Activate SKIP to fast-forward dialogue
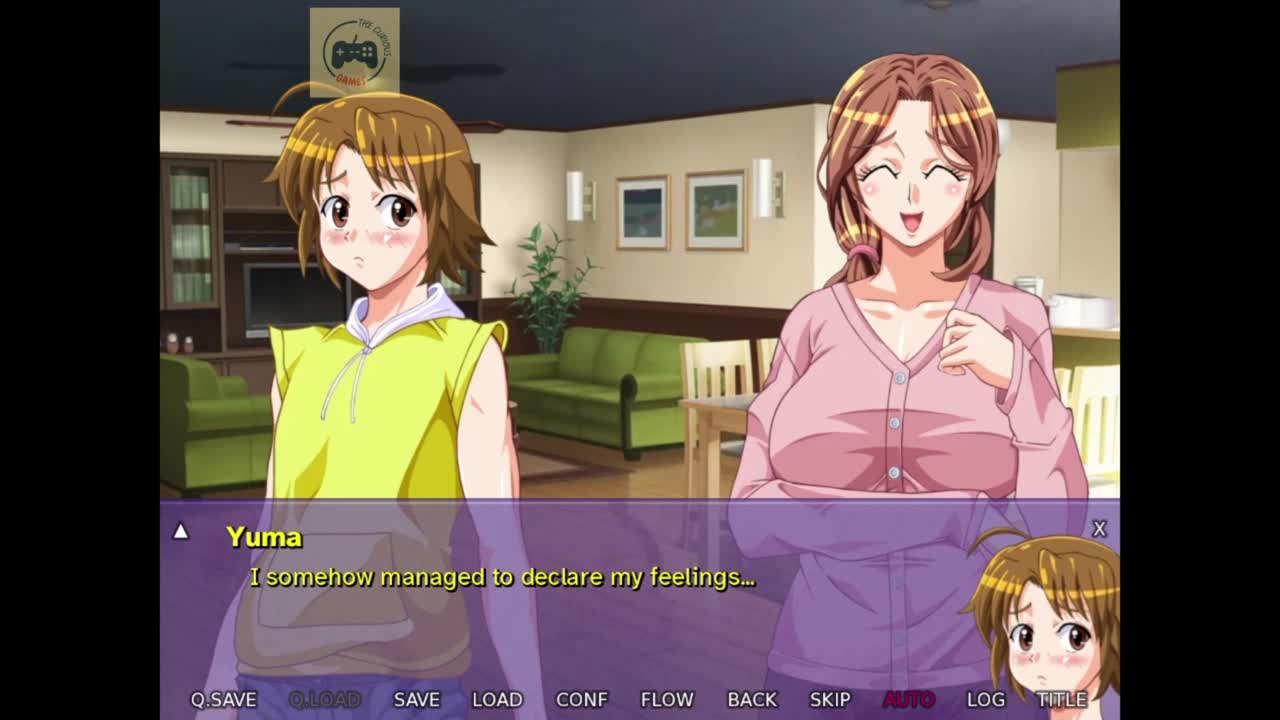Screen dimensions: 1280x720 coord(830,700)
